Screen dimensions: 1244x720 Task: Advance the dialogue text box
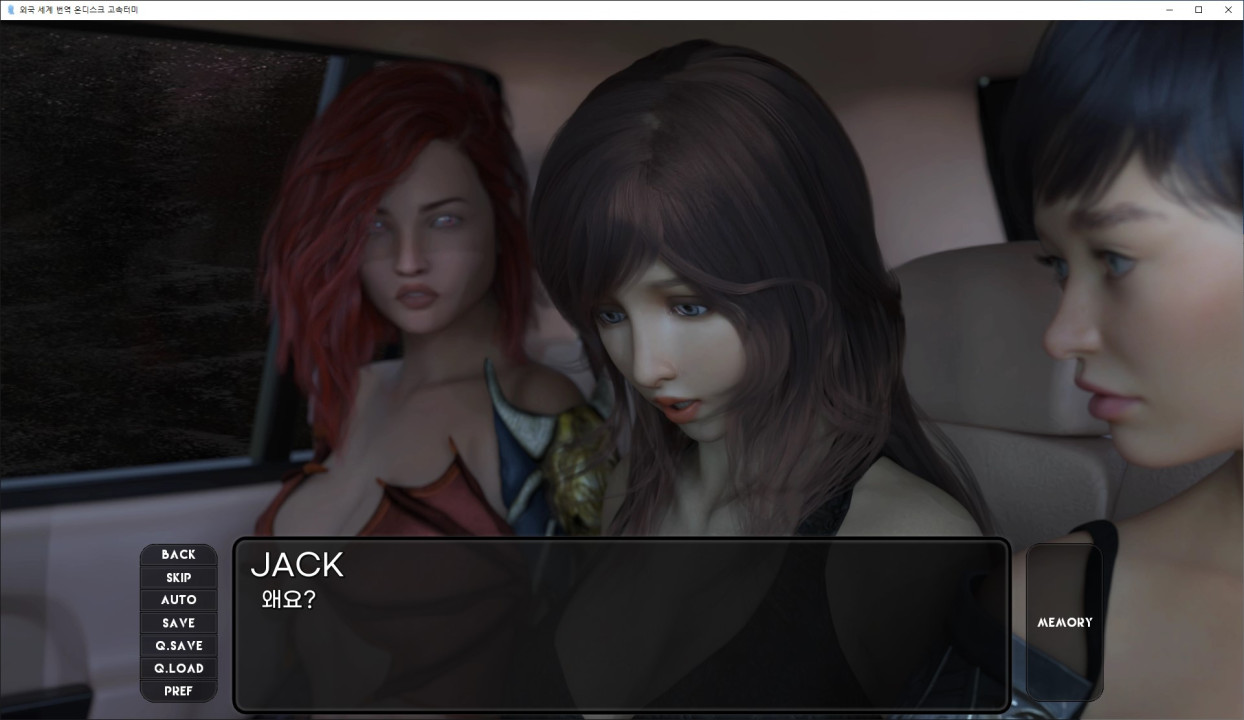620,640
